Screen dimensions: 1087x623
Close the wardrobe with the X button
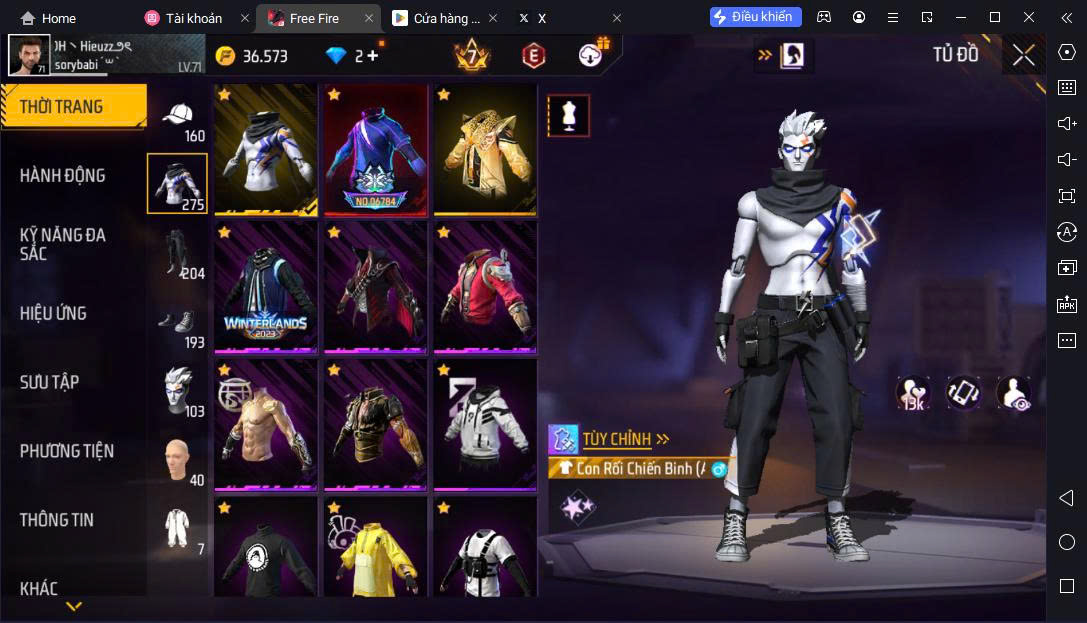[x=1023, y=55]
